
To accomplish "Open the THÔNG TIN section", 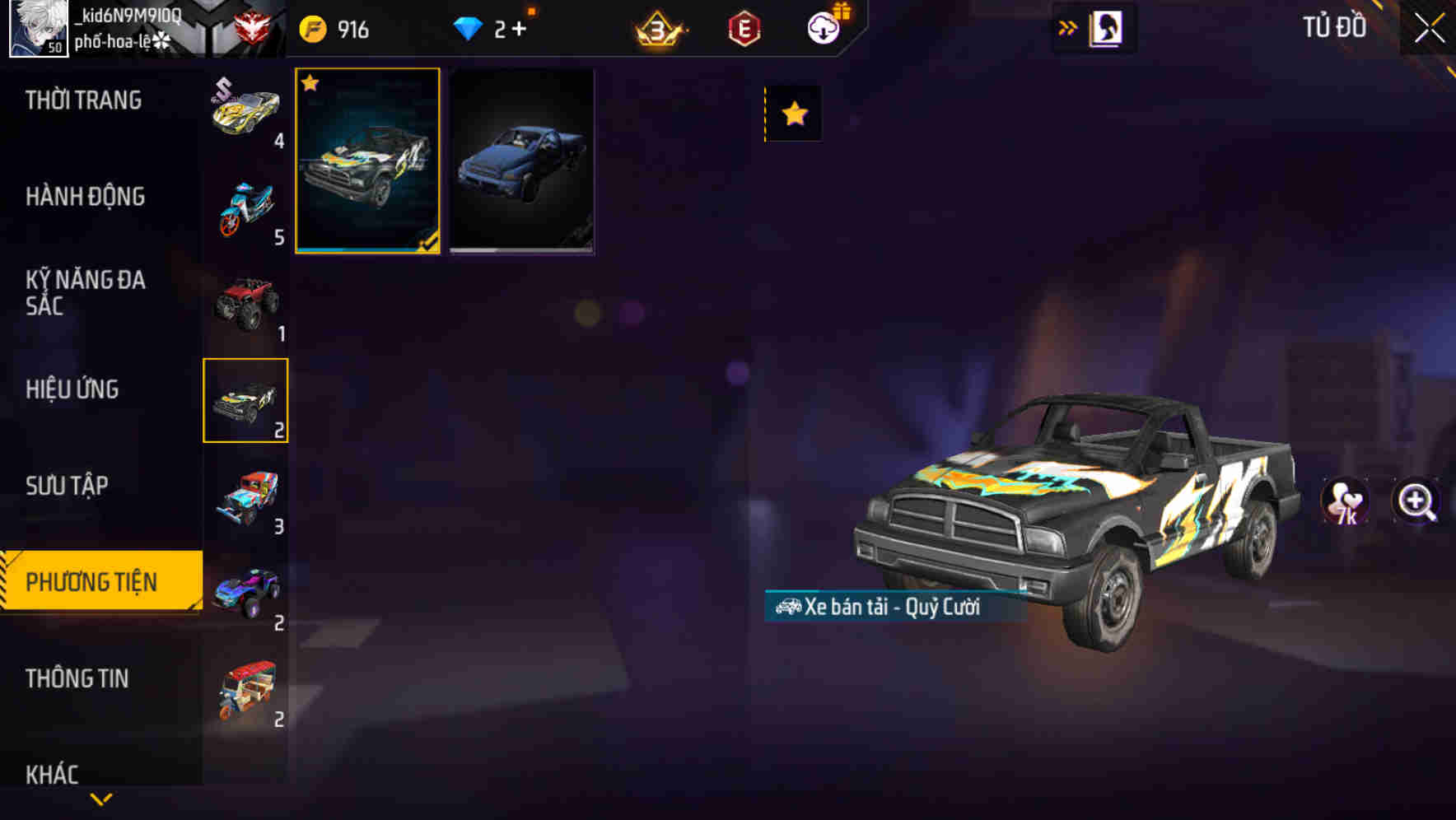I will [78, 678].
